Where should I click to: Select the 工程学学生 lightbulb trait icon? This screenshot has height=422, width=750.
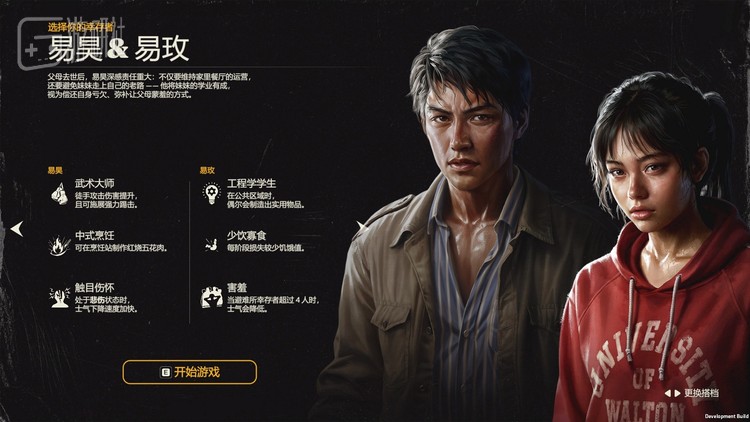tap(211, 194)
